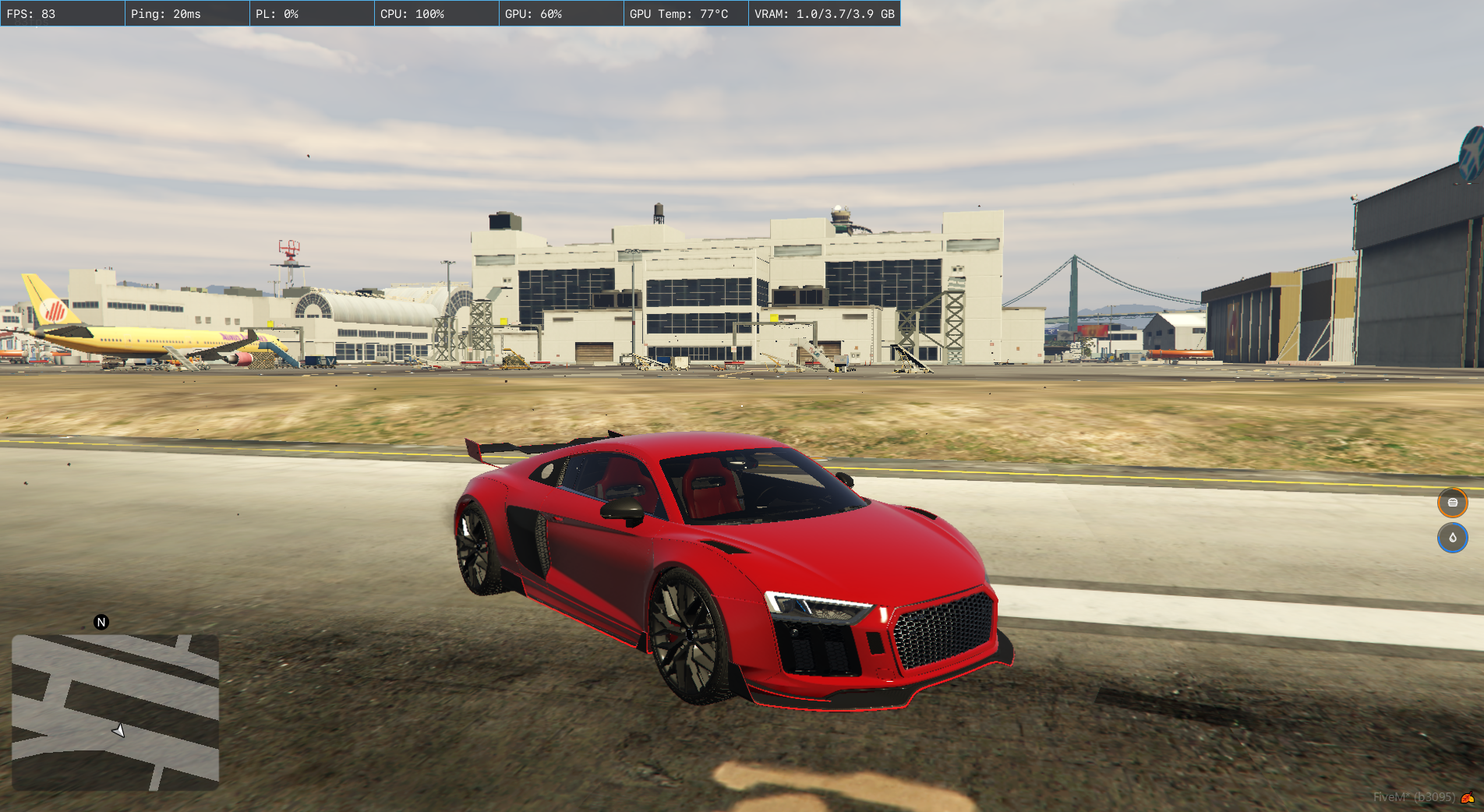Open the minimap in the corner

tap(115, 712)
